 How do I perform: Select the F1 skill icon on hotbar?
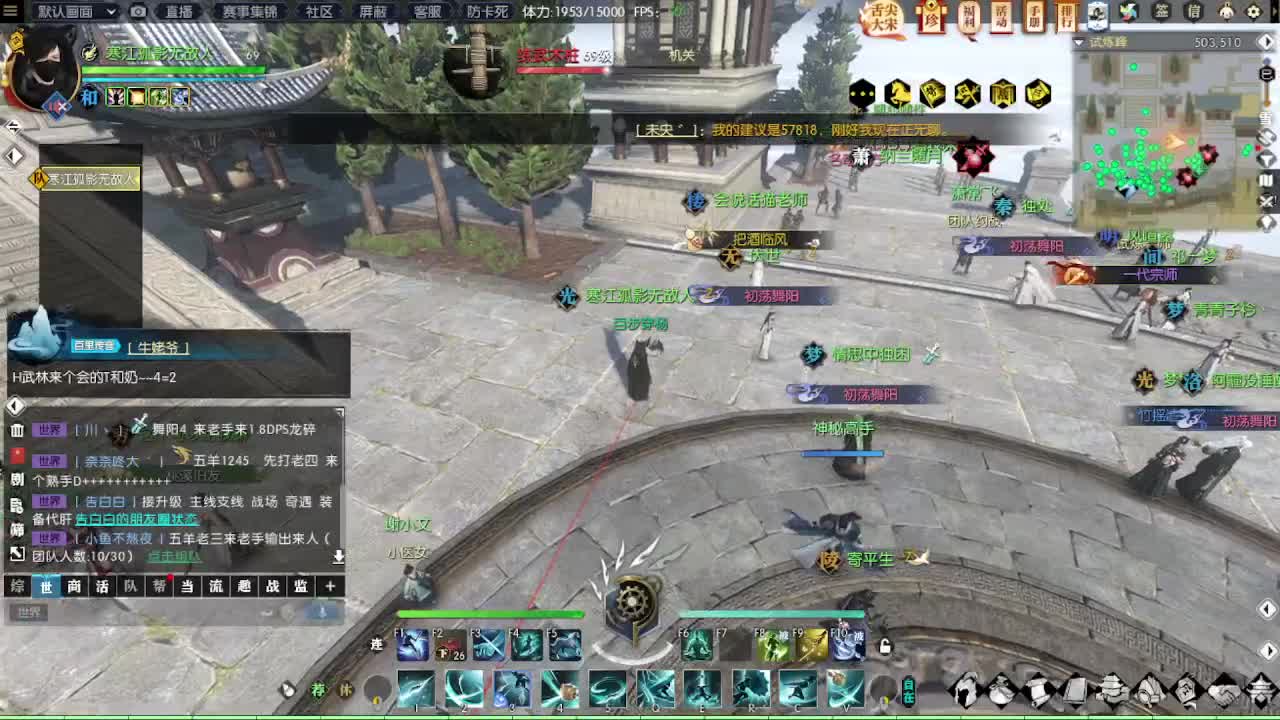coord(411,643)
